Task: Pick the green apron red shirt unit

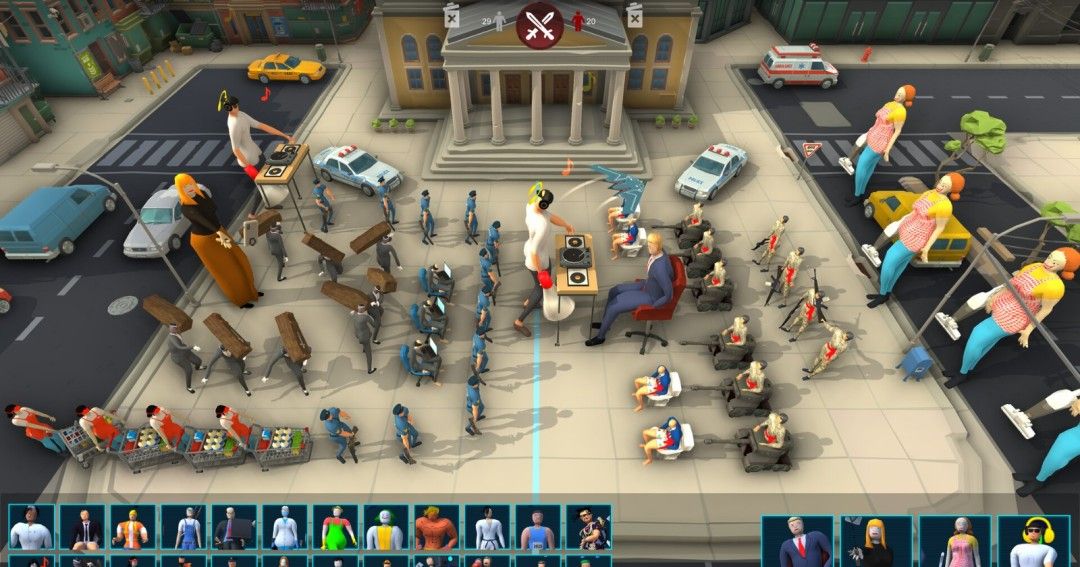Action: [x=335, y=528]
